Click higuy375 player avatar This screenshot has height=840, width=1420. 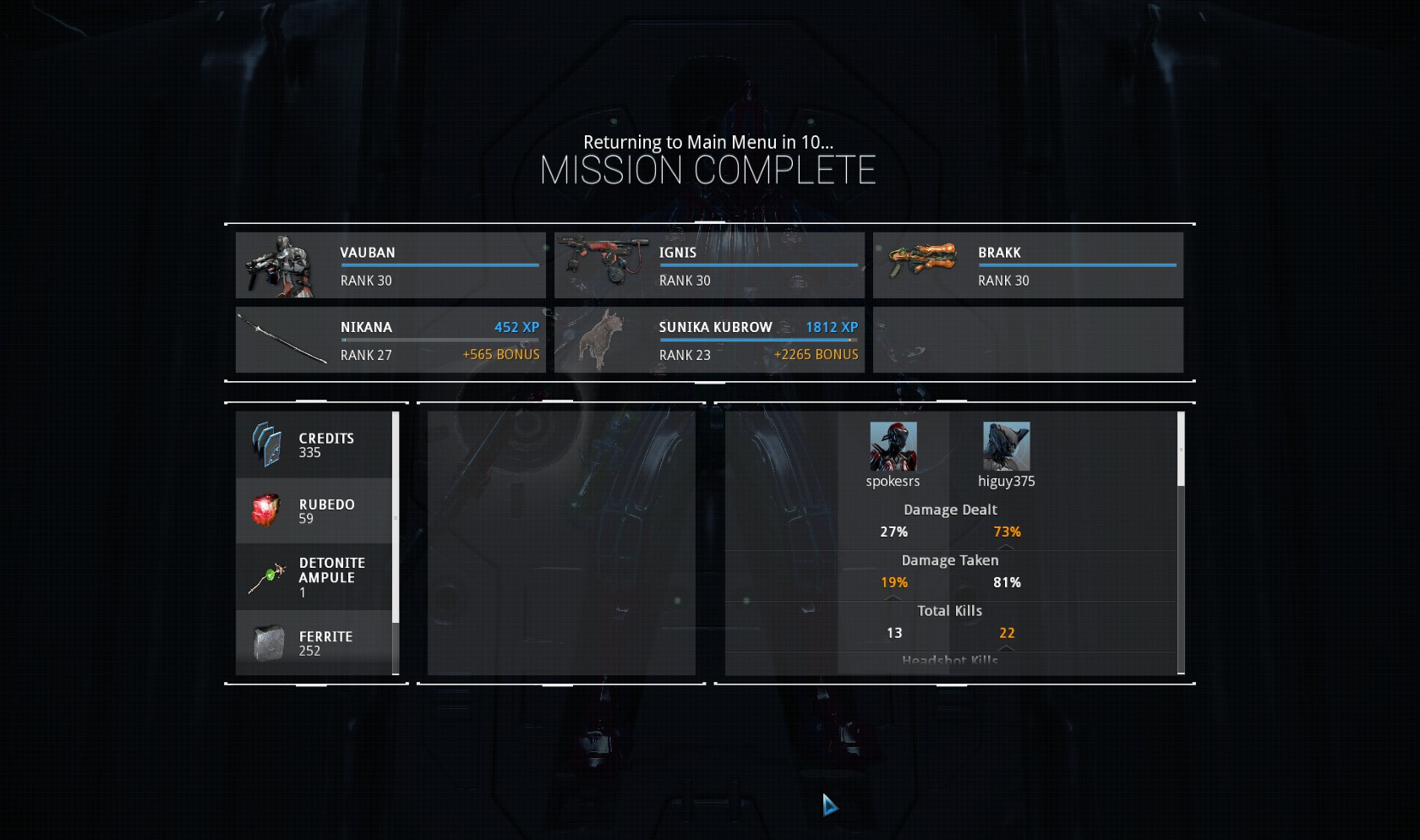pos(1006,446)
